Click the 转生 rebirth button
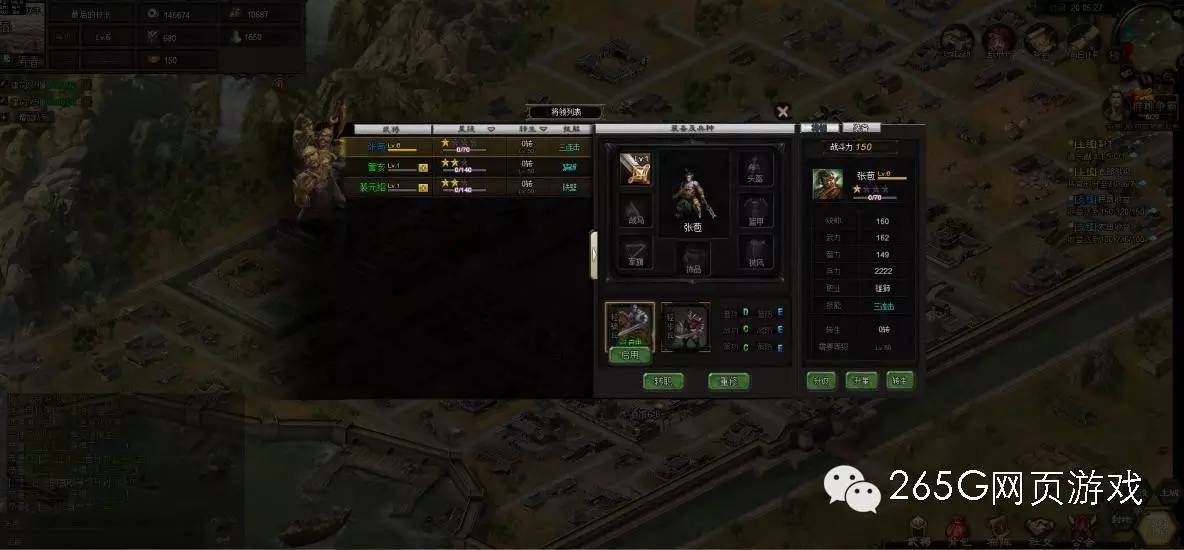 [x=899, y=380]
